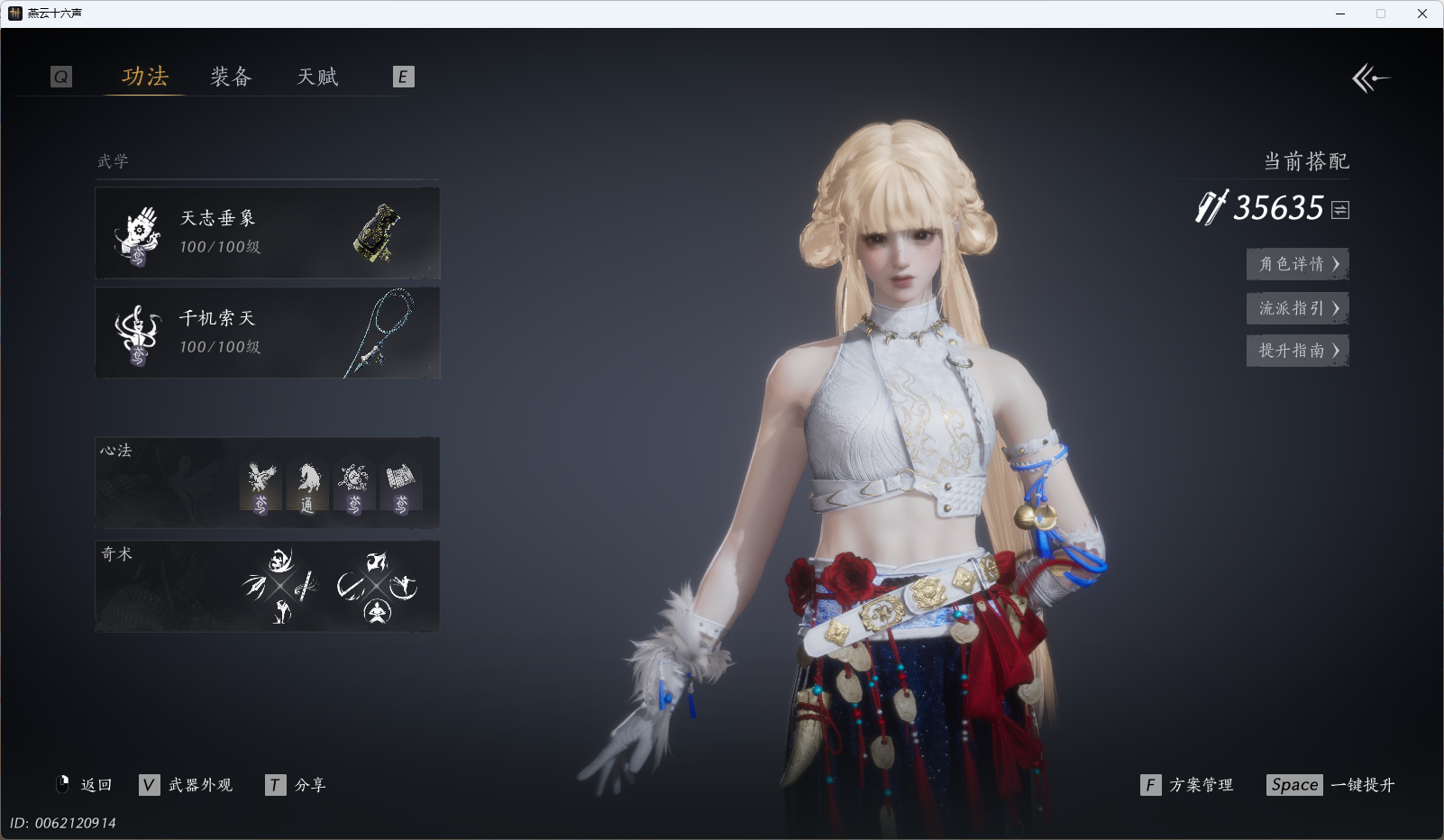
Task: Close the game window
Action: tap(1422, 14)
